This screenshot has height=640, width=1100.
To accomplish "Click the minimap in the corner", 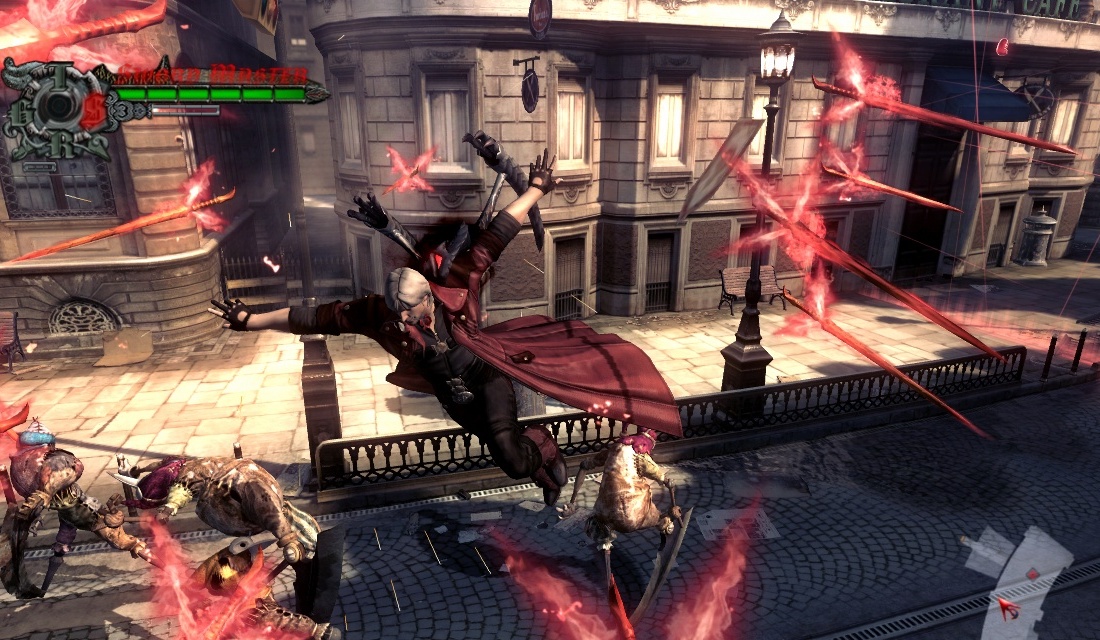I will [x=1020, y=580].
